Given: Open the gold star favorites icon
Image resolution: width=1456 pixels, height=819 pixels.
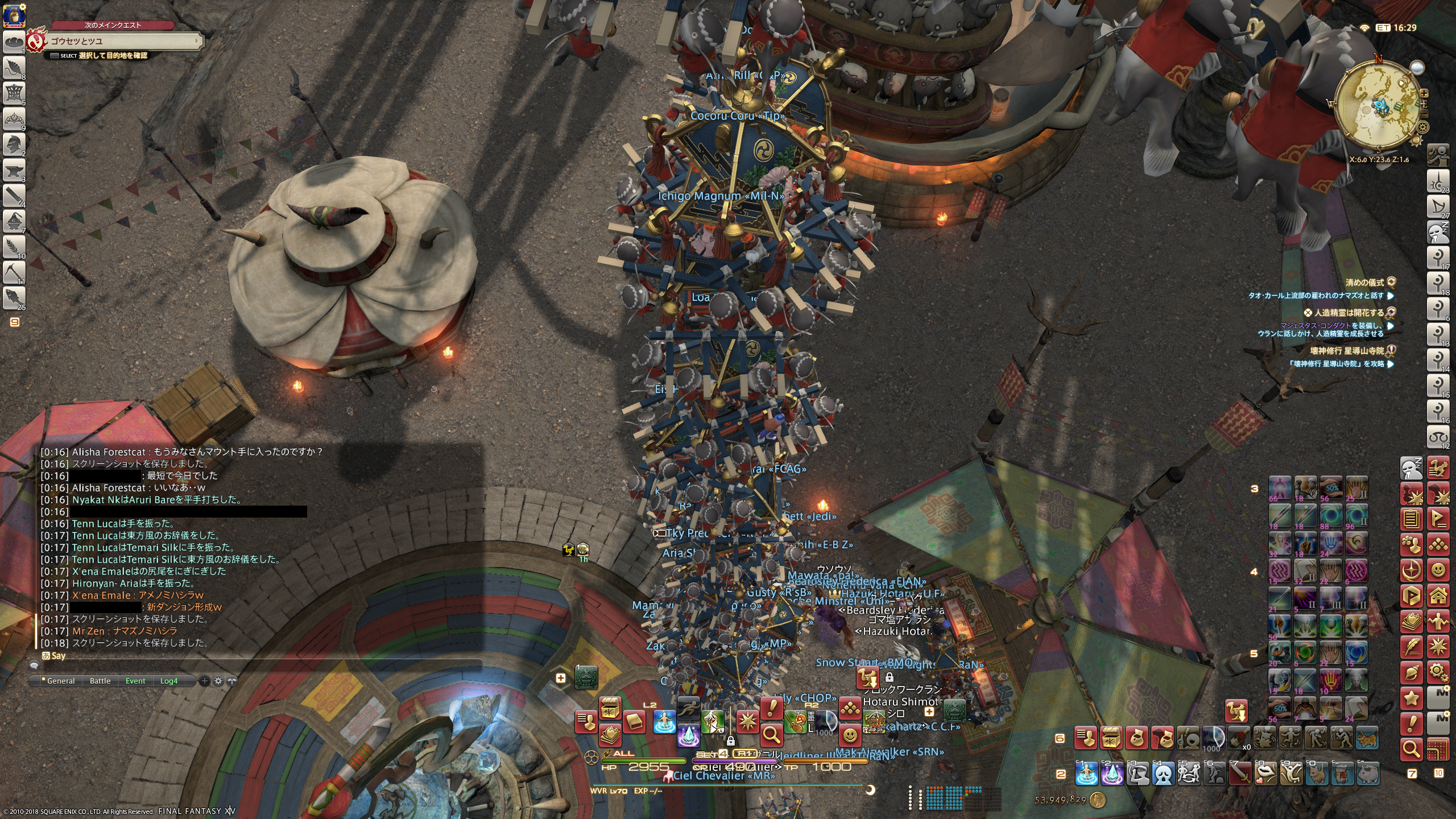Looking at the screenshot, I should click(x=1412, y=698).
